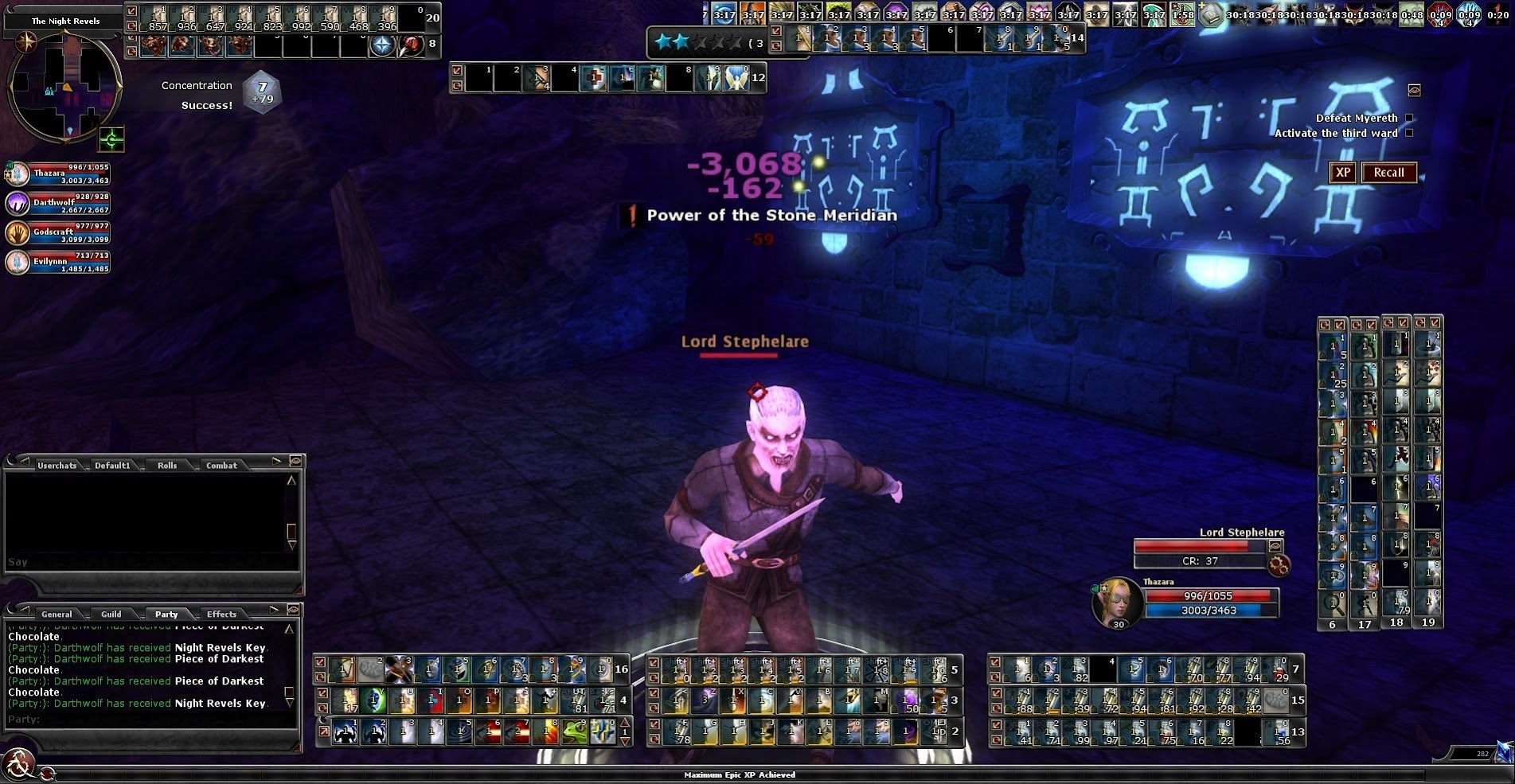This screenshot has height=784, width=1515.
Task: Select party member Evilynnn
Action: [57, 262]
